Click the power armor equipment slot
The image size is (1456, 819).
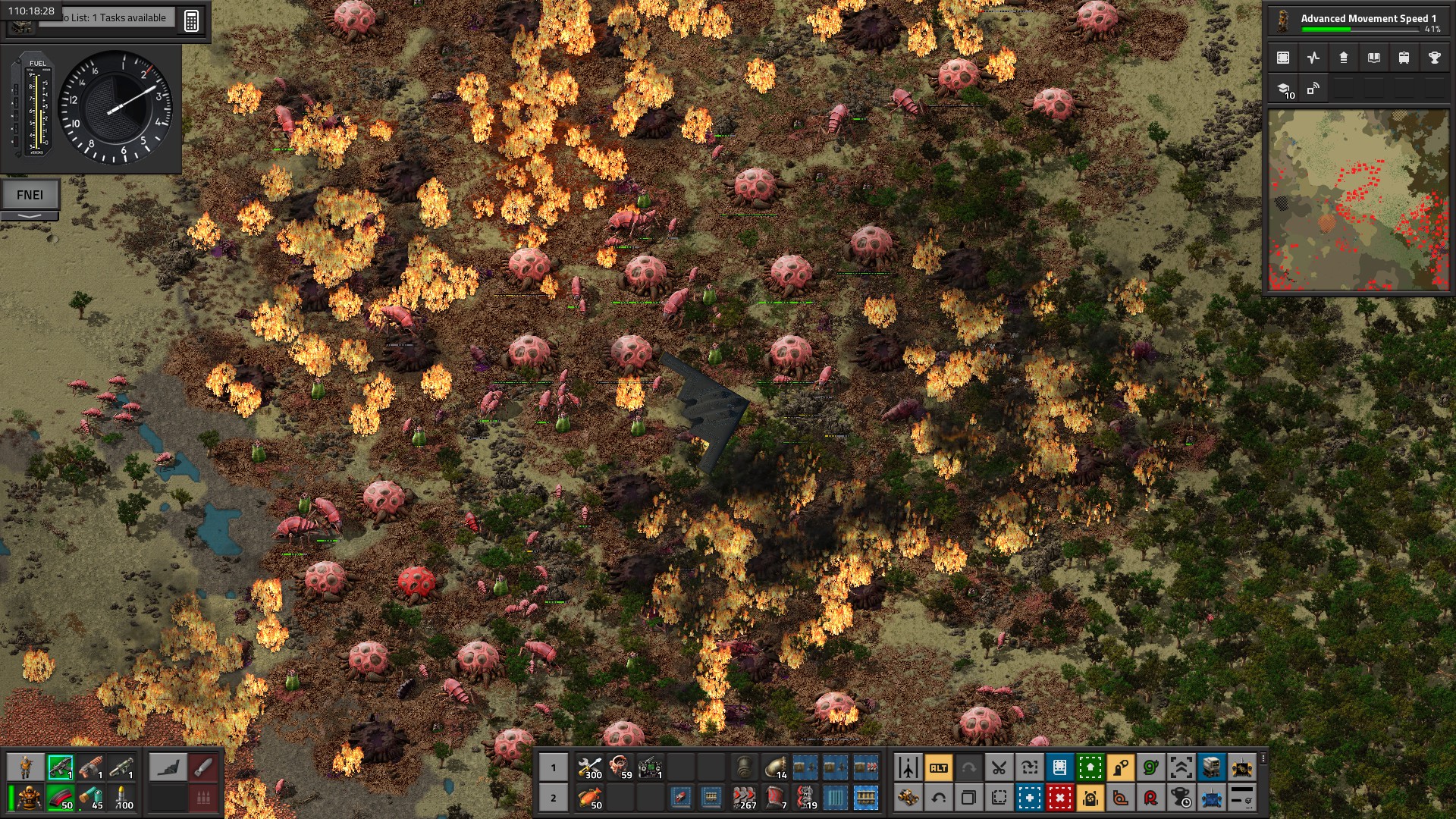click(30, 798)
